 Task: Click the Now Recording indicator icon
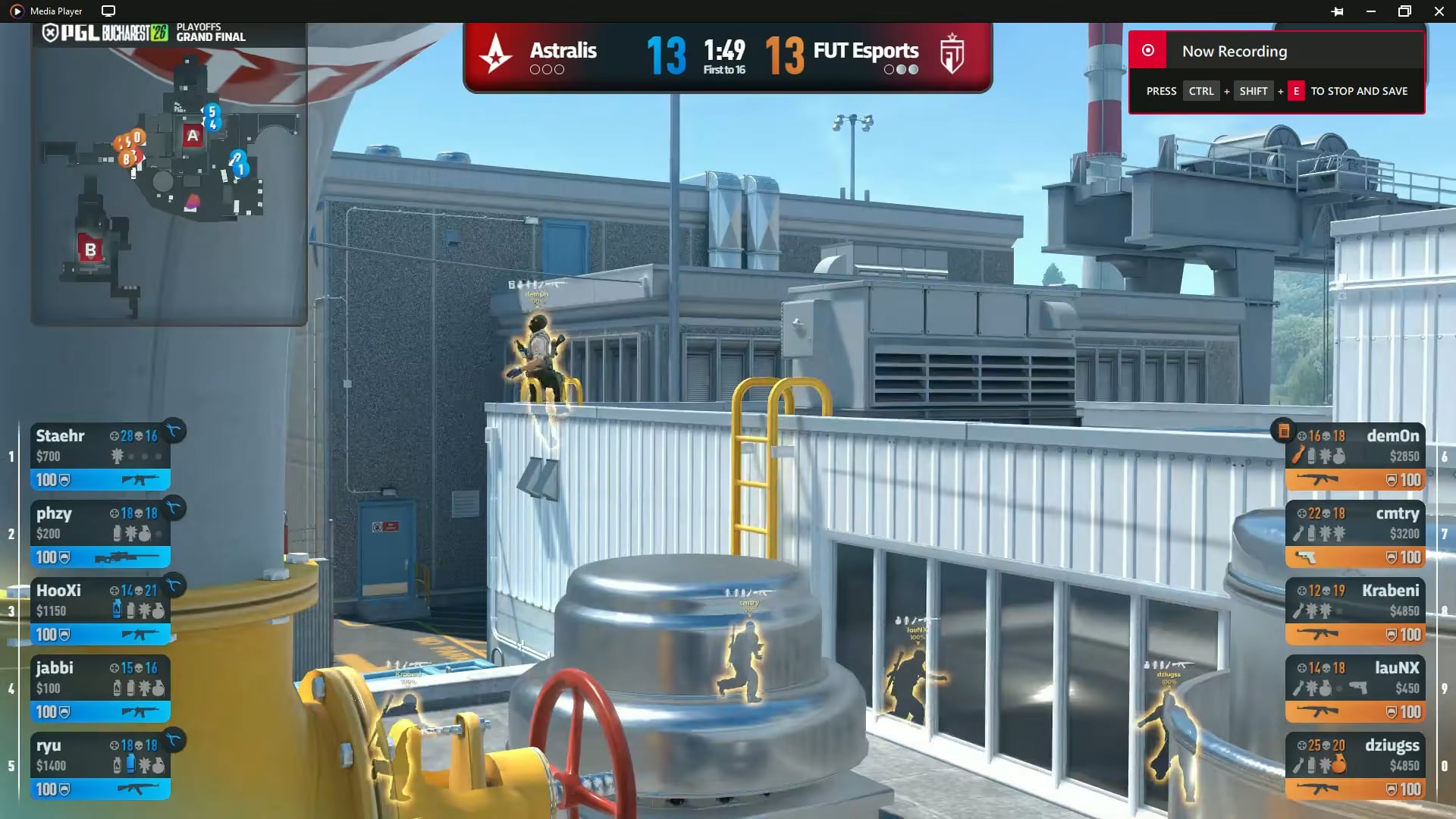point(1148,51)
